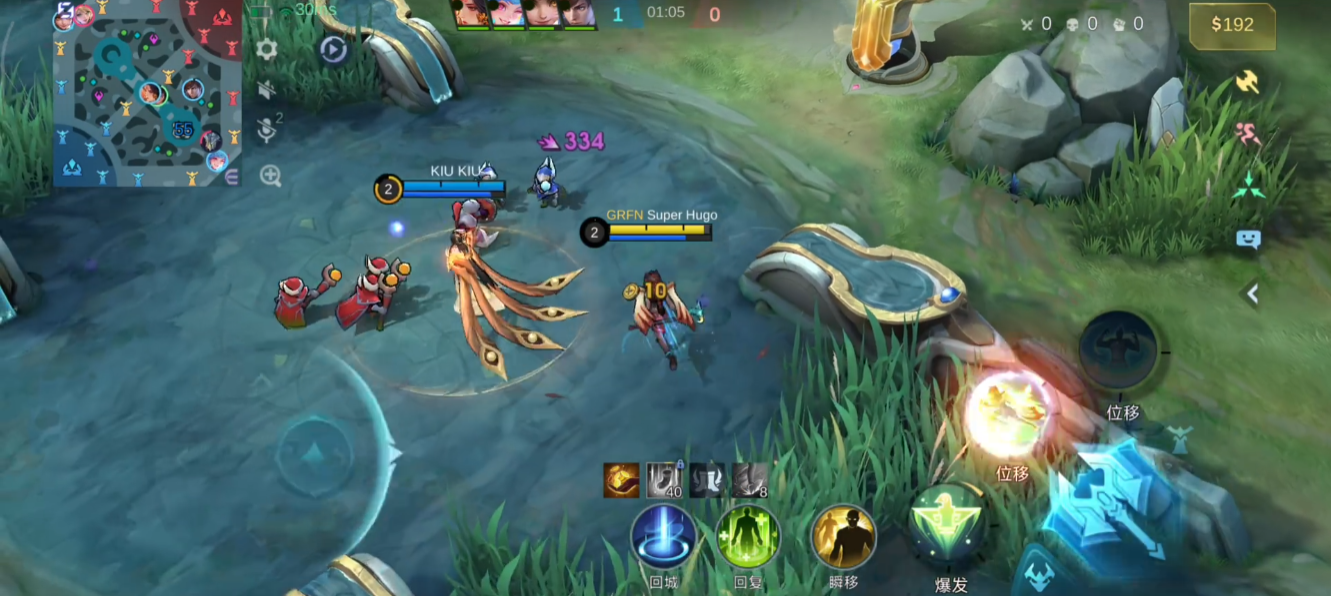The image size is (1331, 596).
Task: Open the shop via the $192 gold button
Action: (1232, 26)
